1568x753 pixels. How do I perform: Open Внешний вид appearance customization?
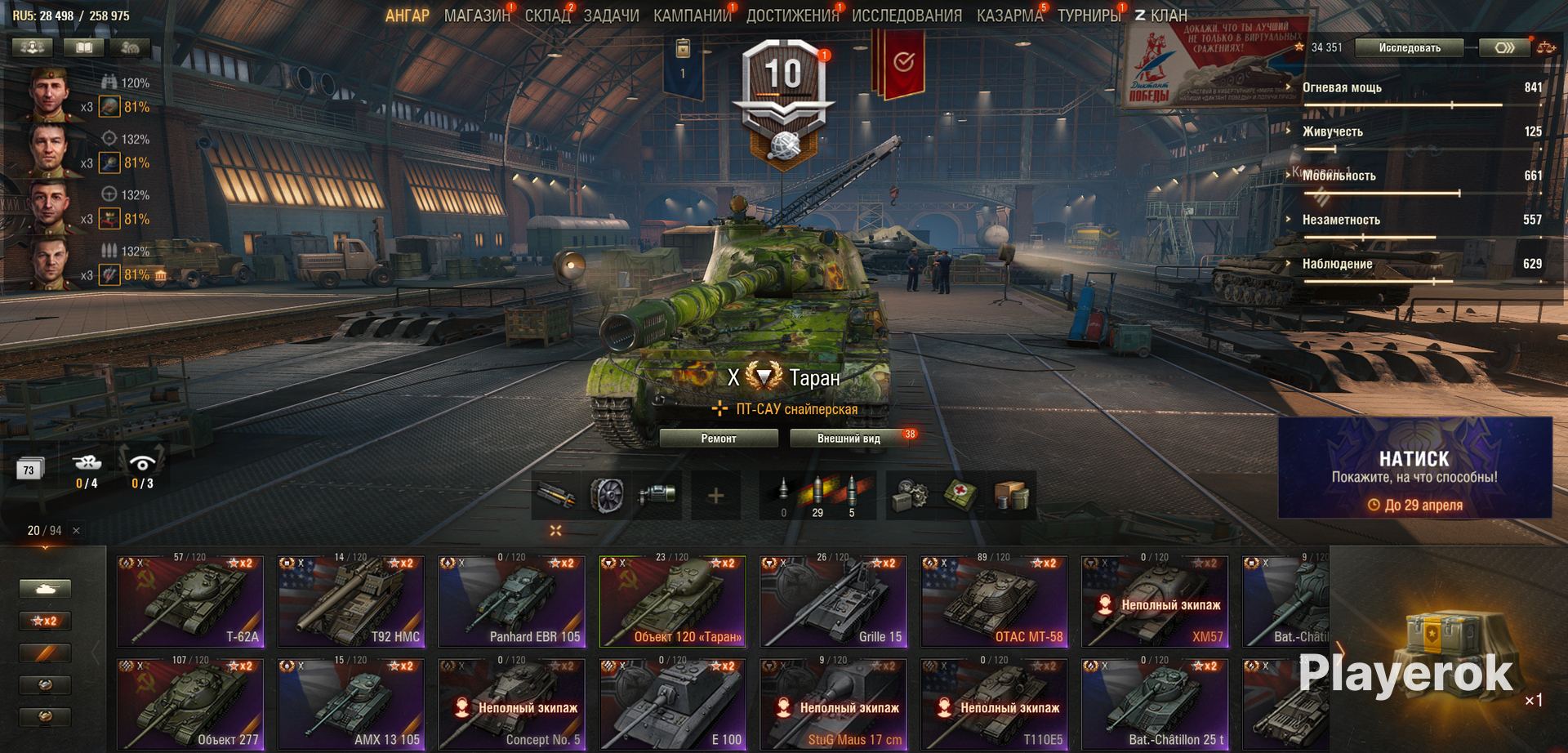pyautogui.click(x=849, y=439)
